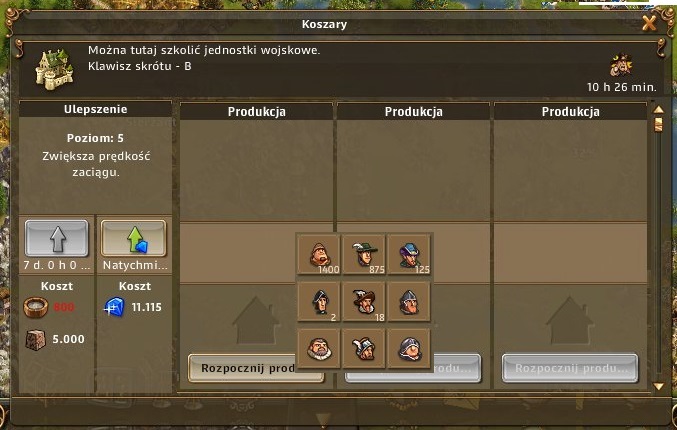Select the dark-hatted unit with count 2
677x430 pixels.
pyautogui.click(x=319, y=300)
